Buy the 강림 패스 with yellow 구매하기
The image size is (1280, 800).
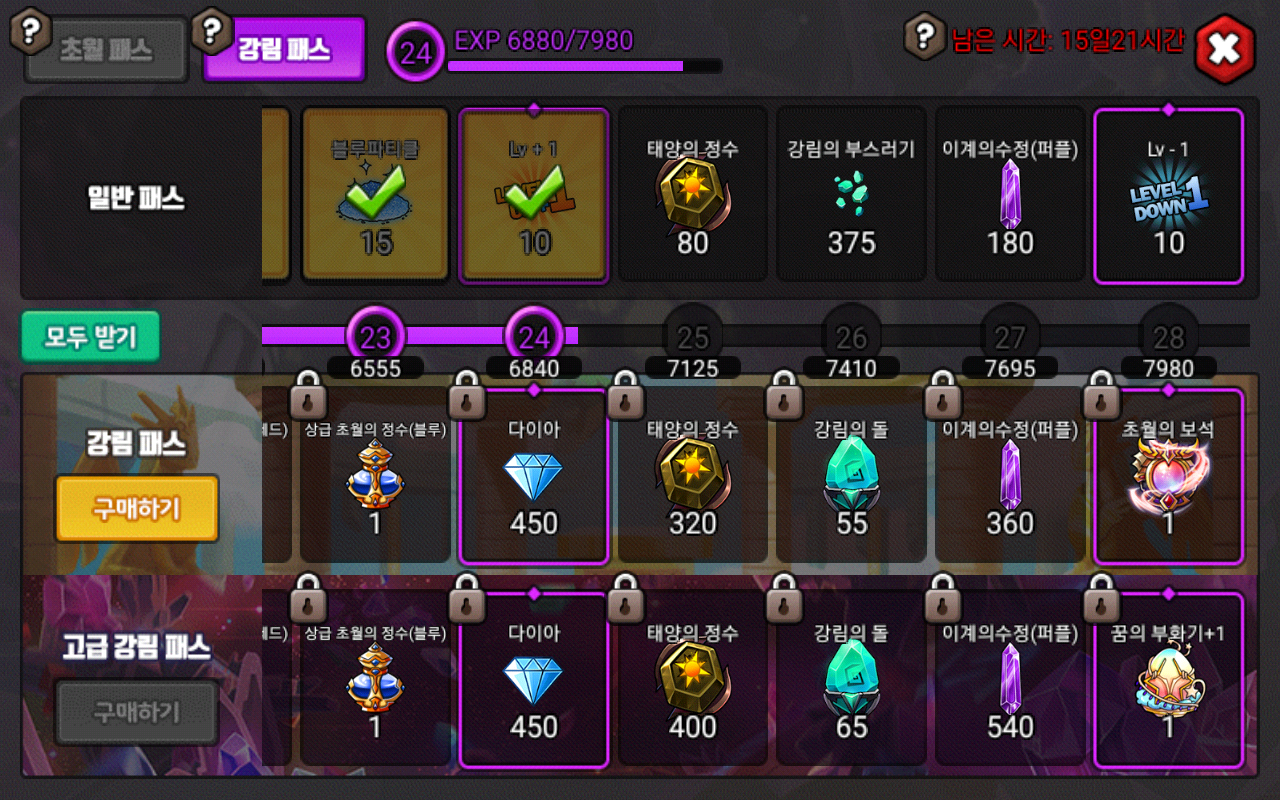[x=137, y=508]
